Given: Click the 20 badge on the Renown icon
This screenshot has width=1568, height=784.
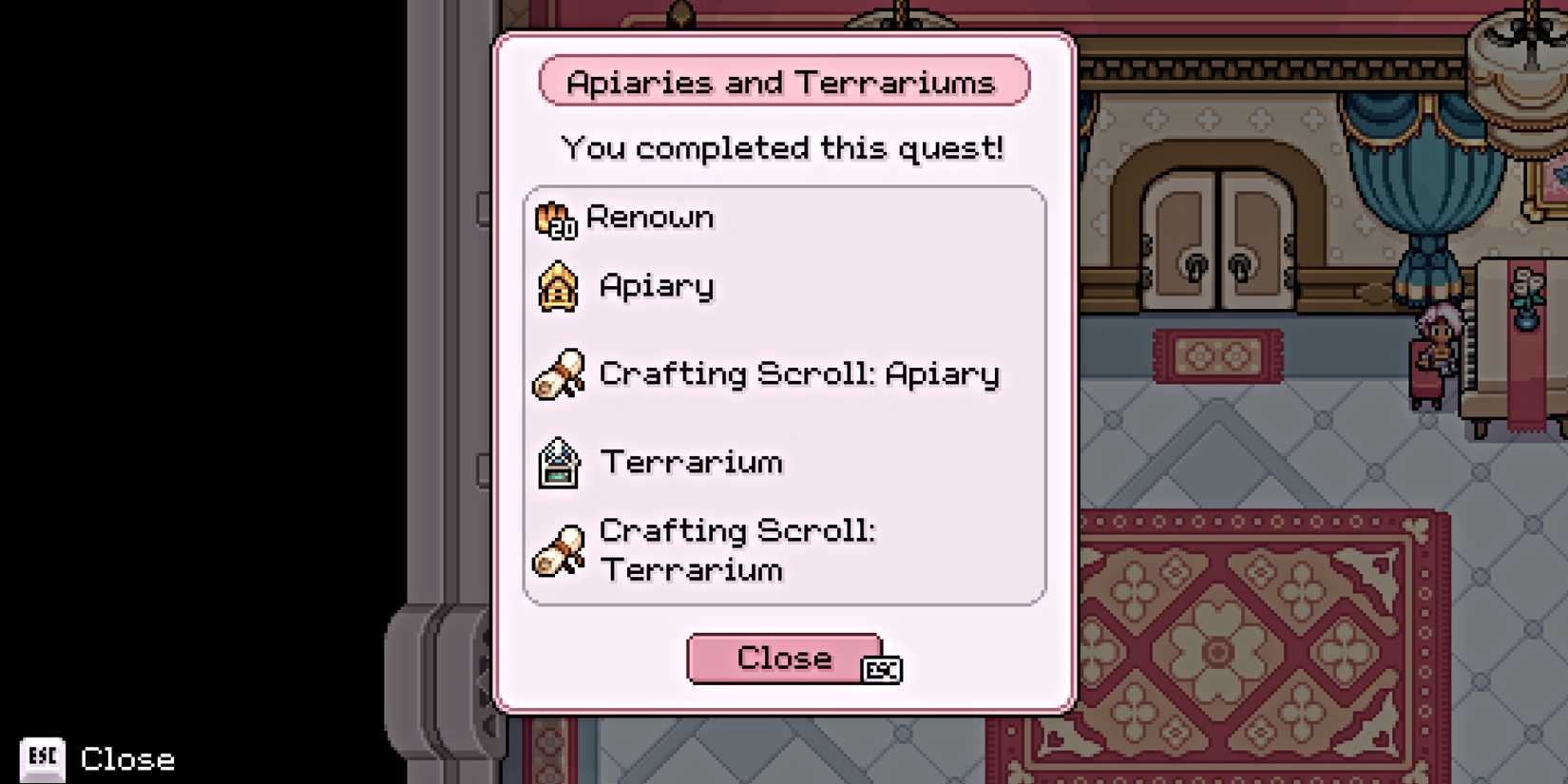Looking at the screenshot, I should pos(564,230).
